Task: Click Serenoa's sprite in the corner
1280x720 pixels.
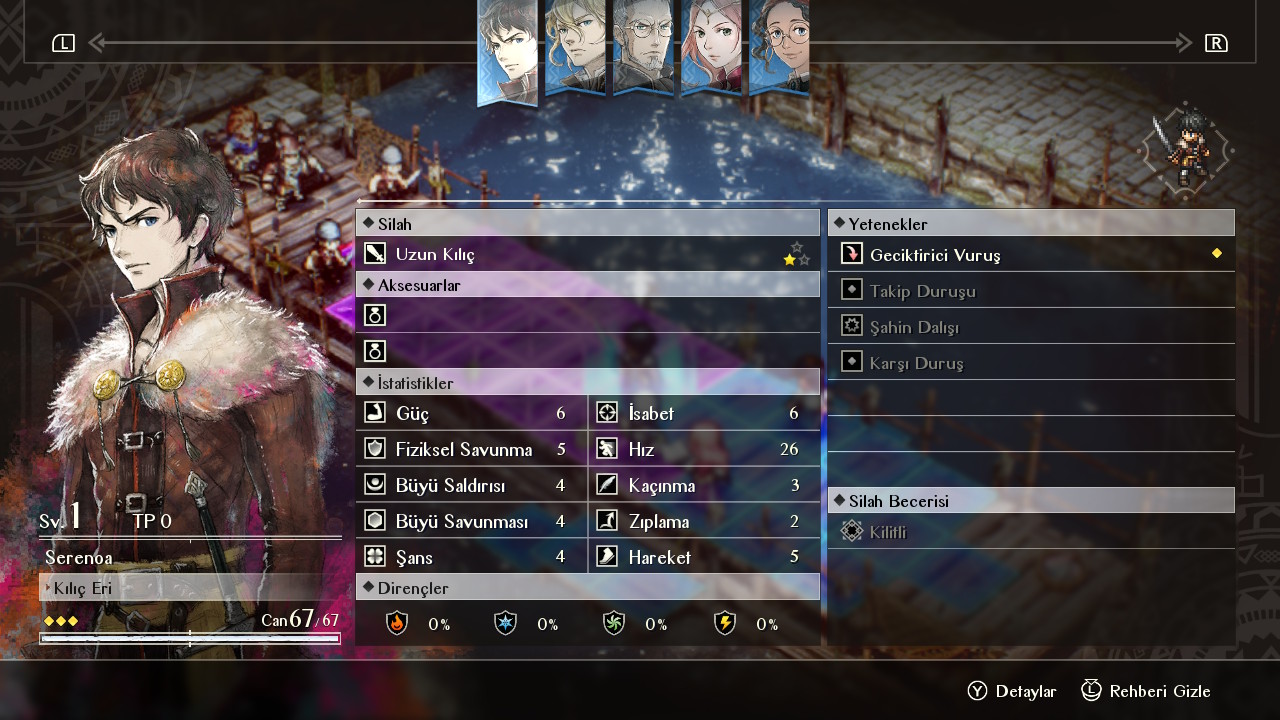Action: point(1186,150)
